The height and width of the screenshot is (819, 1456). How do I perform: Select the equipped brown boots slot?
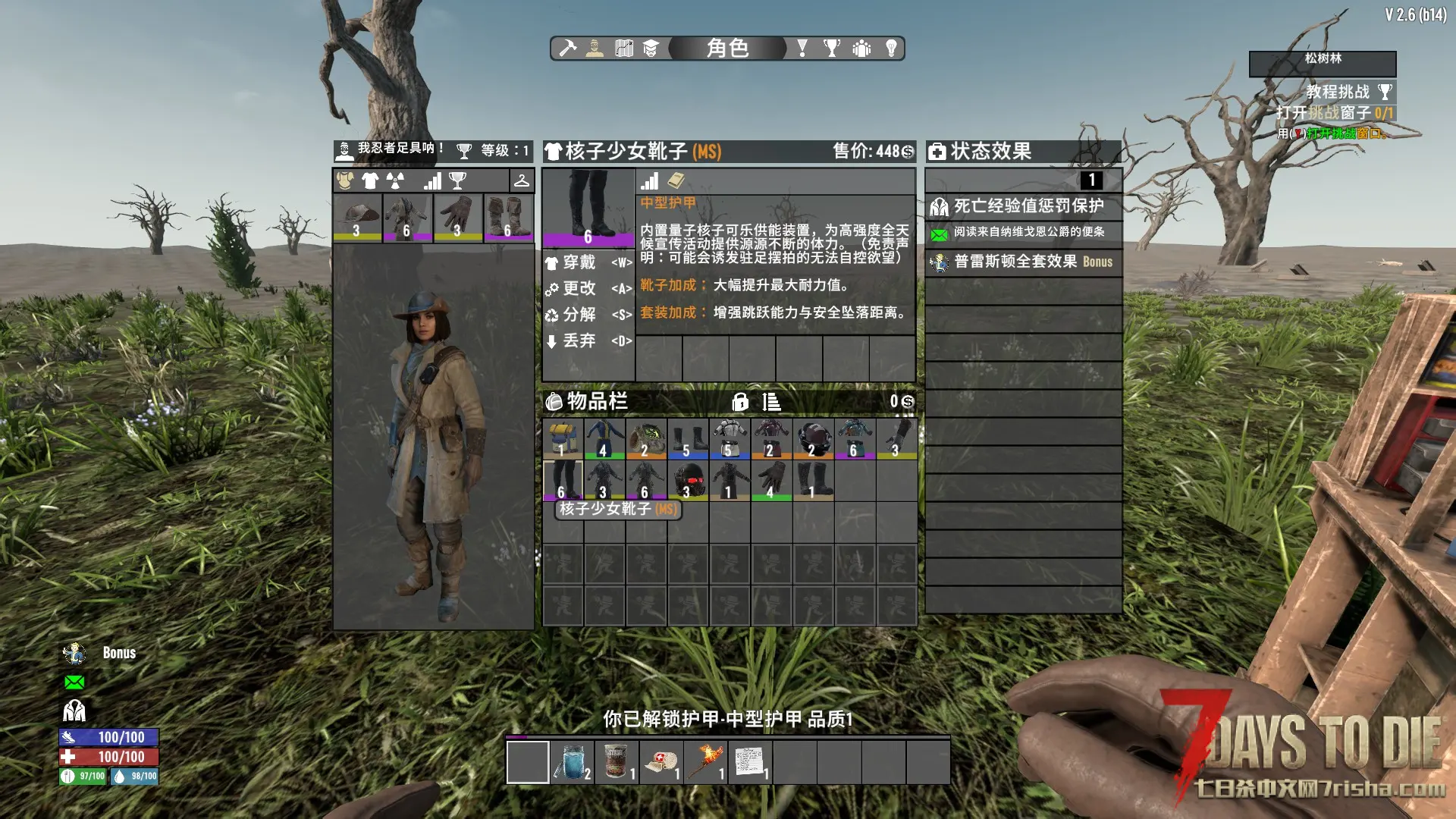[508, 217]
